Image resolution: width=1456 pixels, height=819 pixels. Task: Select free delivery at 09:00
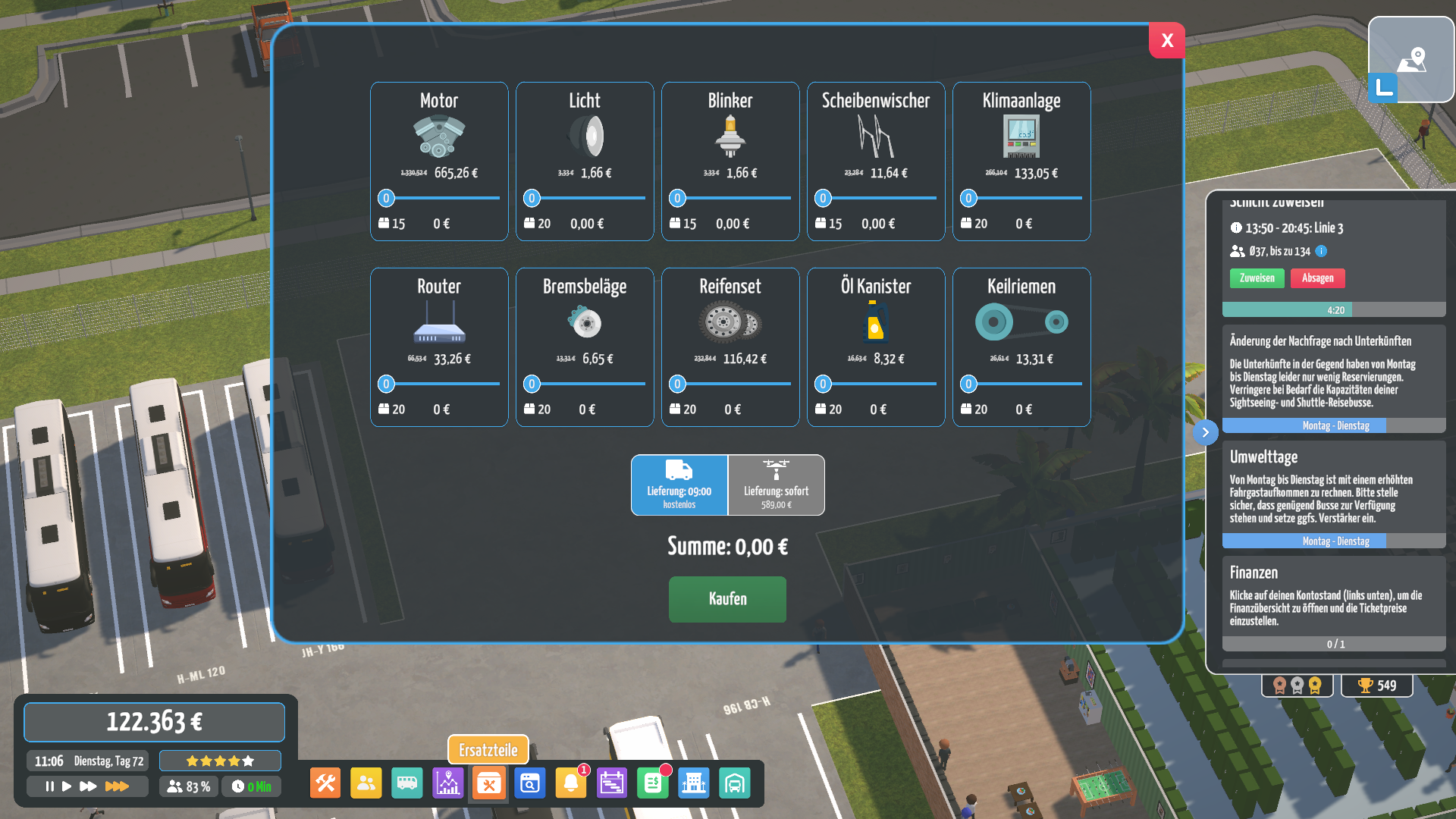pos(679,485)
